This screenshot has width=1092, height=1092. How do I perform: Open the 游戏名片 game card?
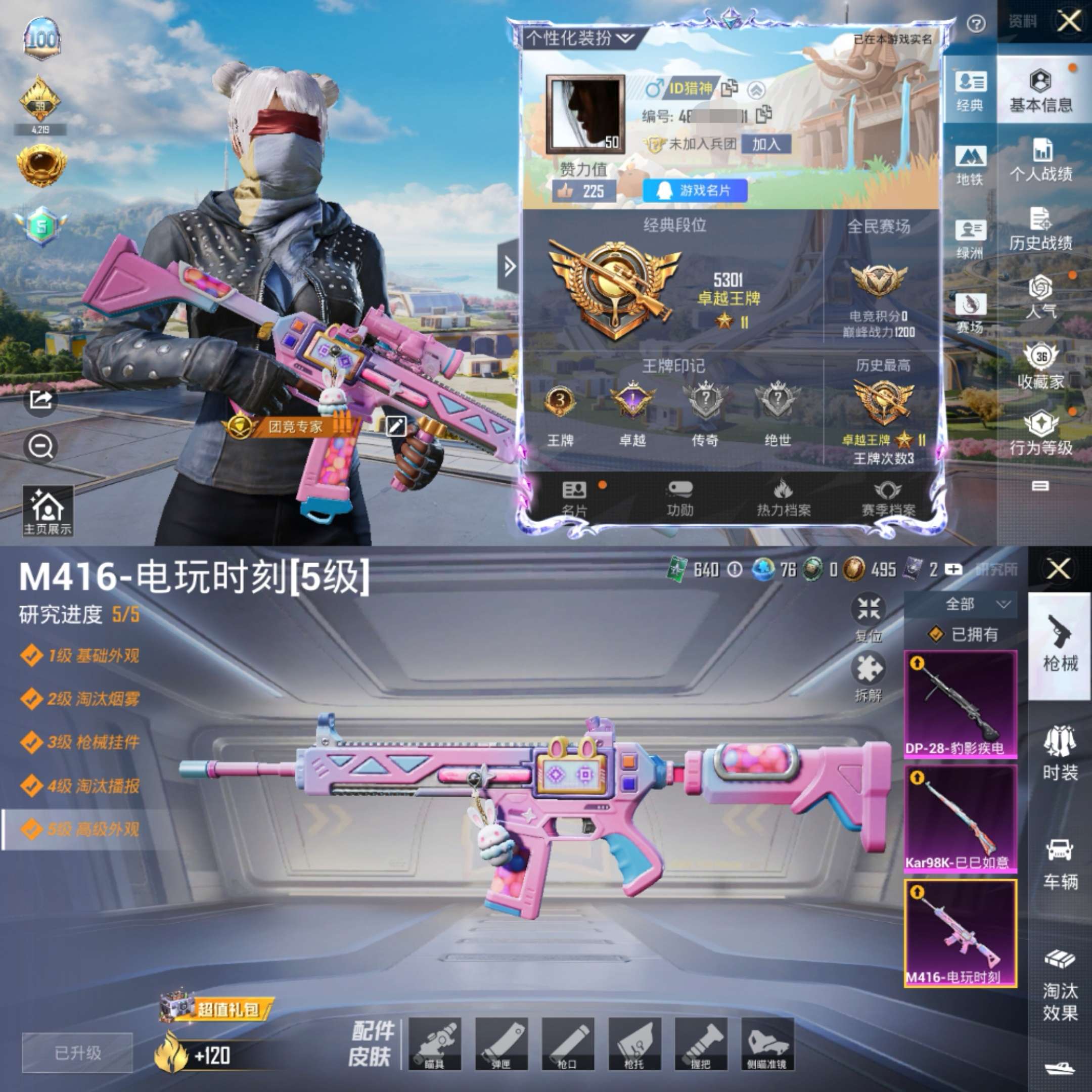point(695,191)
